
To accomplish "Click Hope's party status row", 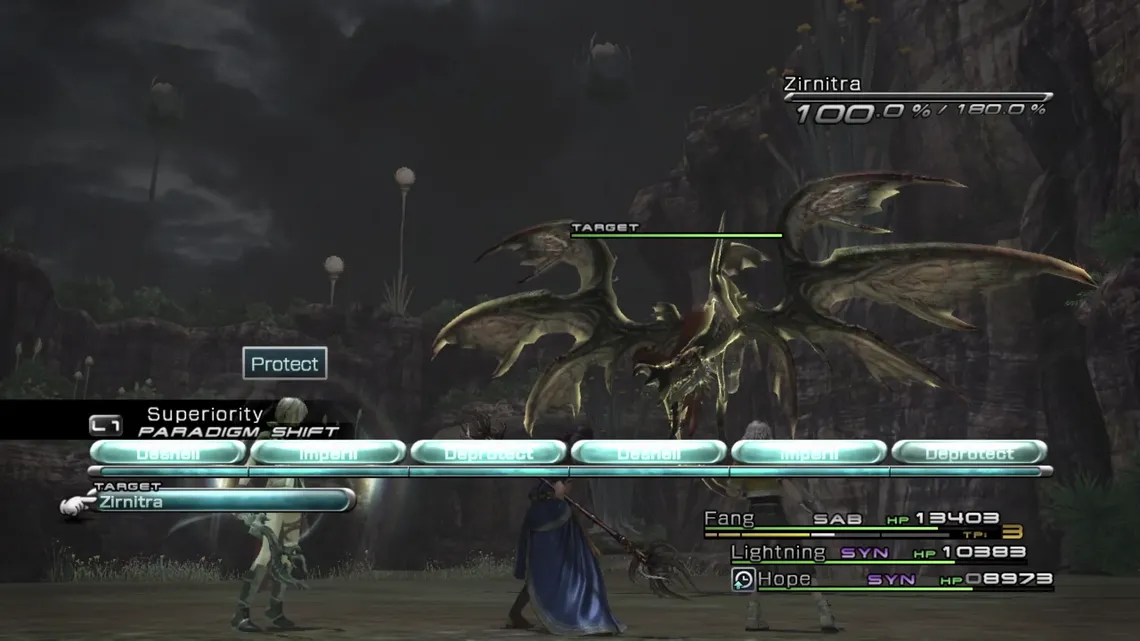I will pyautogui.click(x=890, y=579).
